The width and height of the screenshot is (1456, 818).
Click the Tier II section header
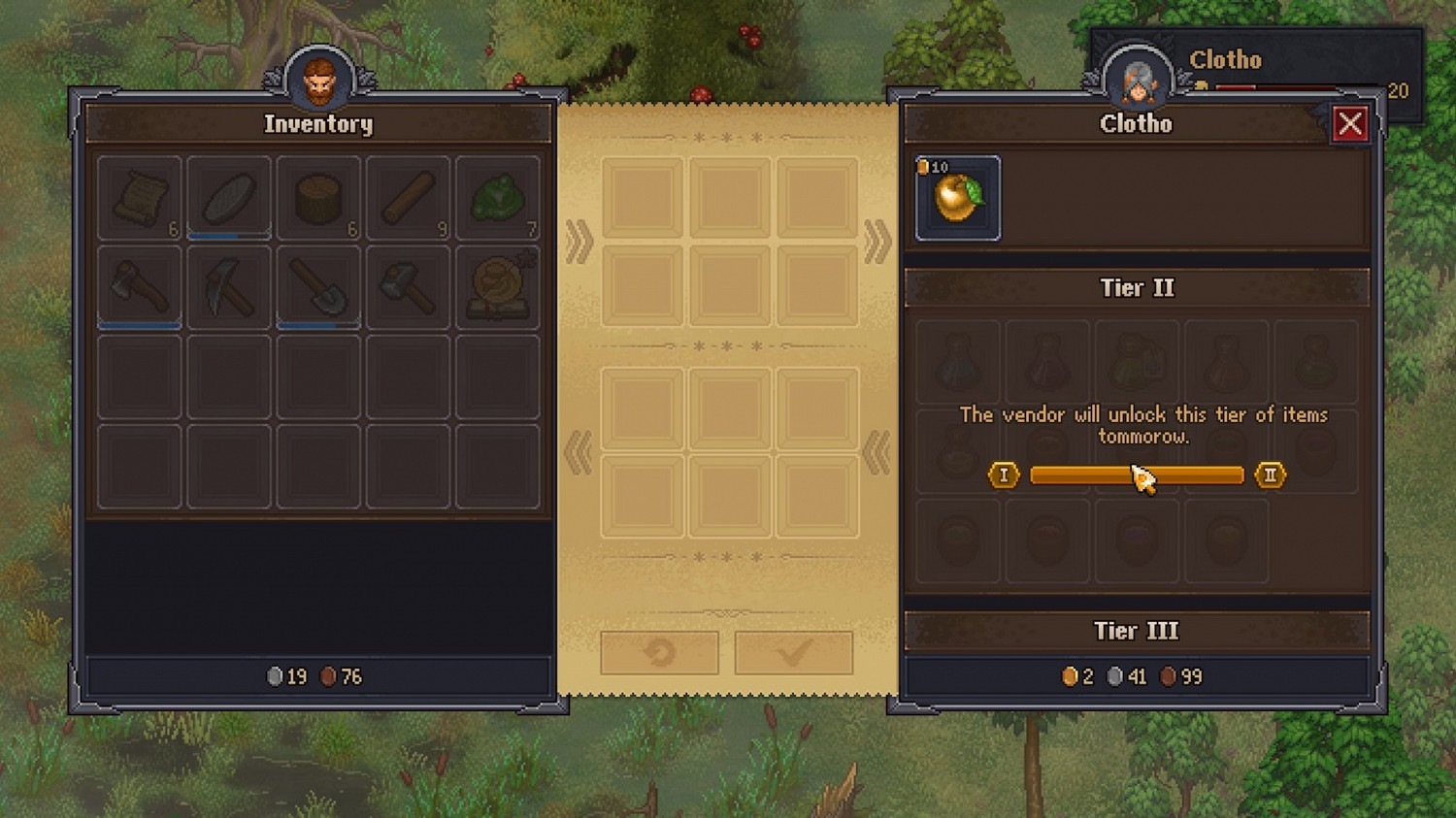pos(1137,288)
